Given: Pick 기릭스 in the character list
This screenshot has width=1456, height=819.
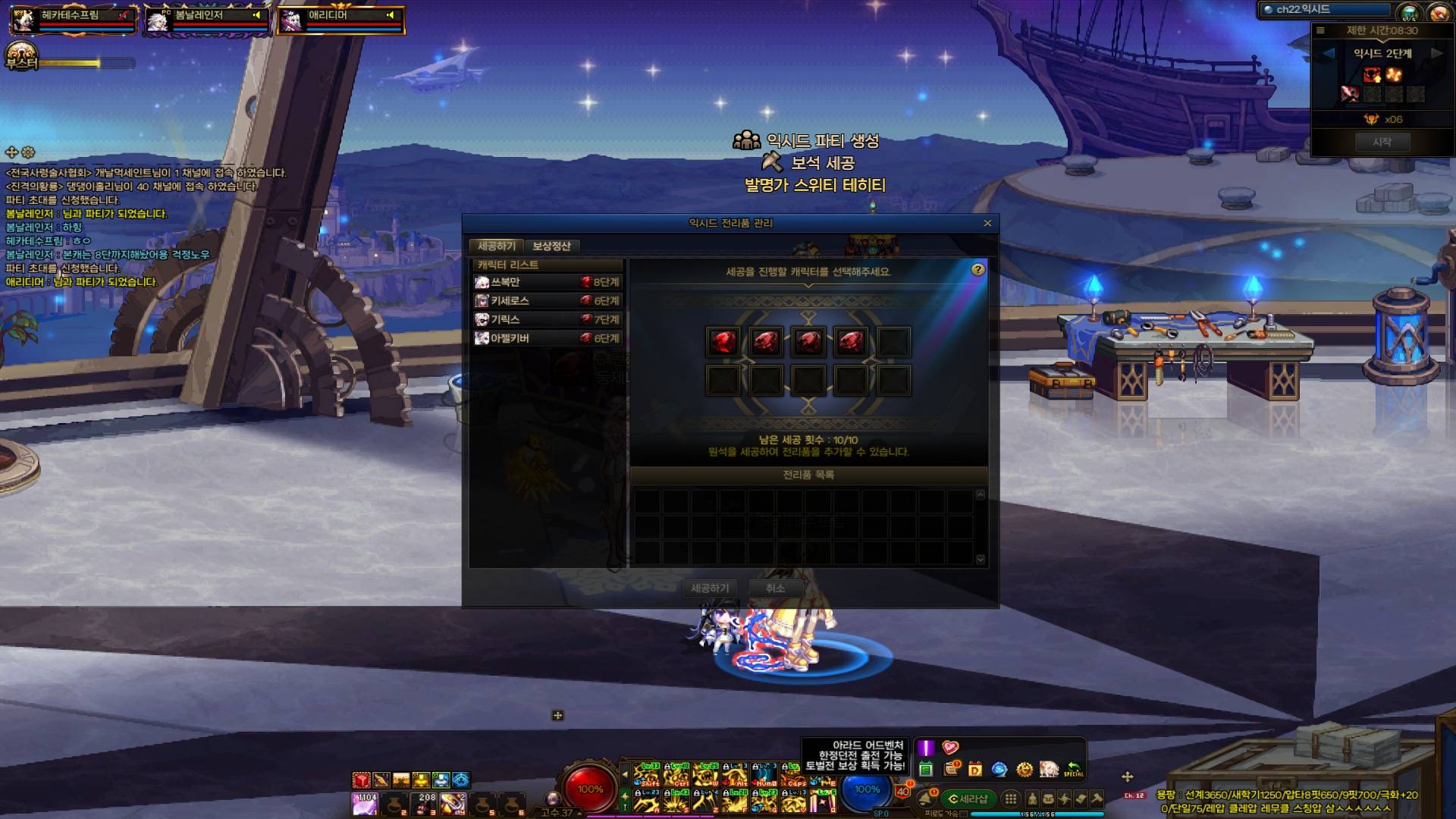Looking at the screenshot, I should 547,319.
